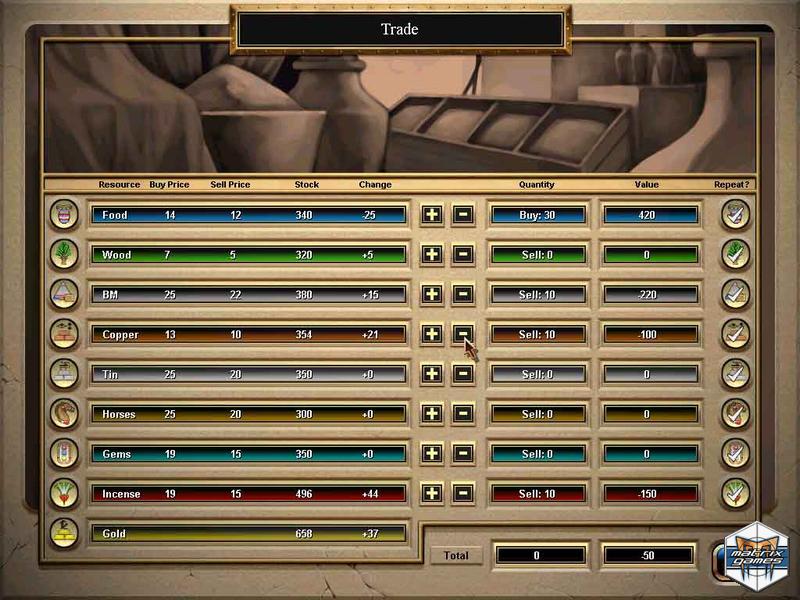Click the Horses resource icon
800x600 pixels.
pos(64,414)
